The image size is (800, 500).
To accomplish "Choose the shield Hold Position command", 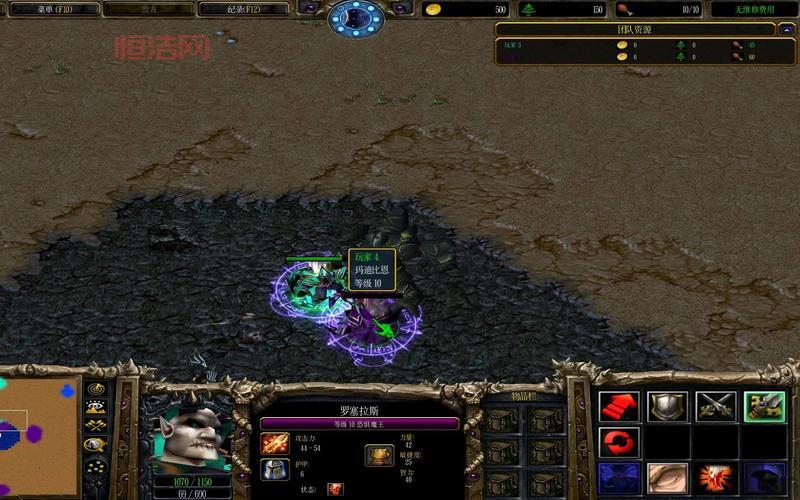I will click(666, 406).
